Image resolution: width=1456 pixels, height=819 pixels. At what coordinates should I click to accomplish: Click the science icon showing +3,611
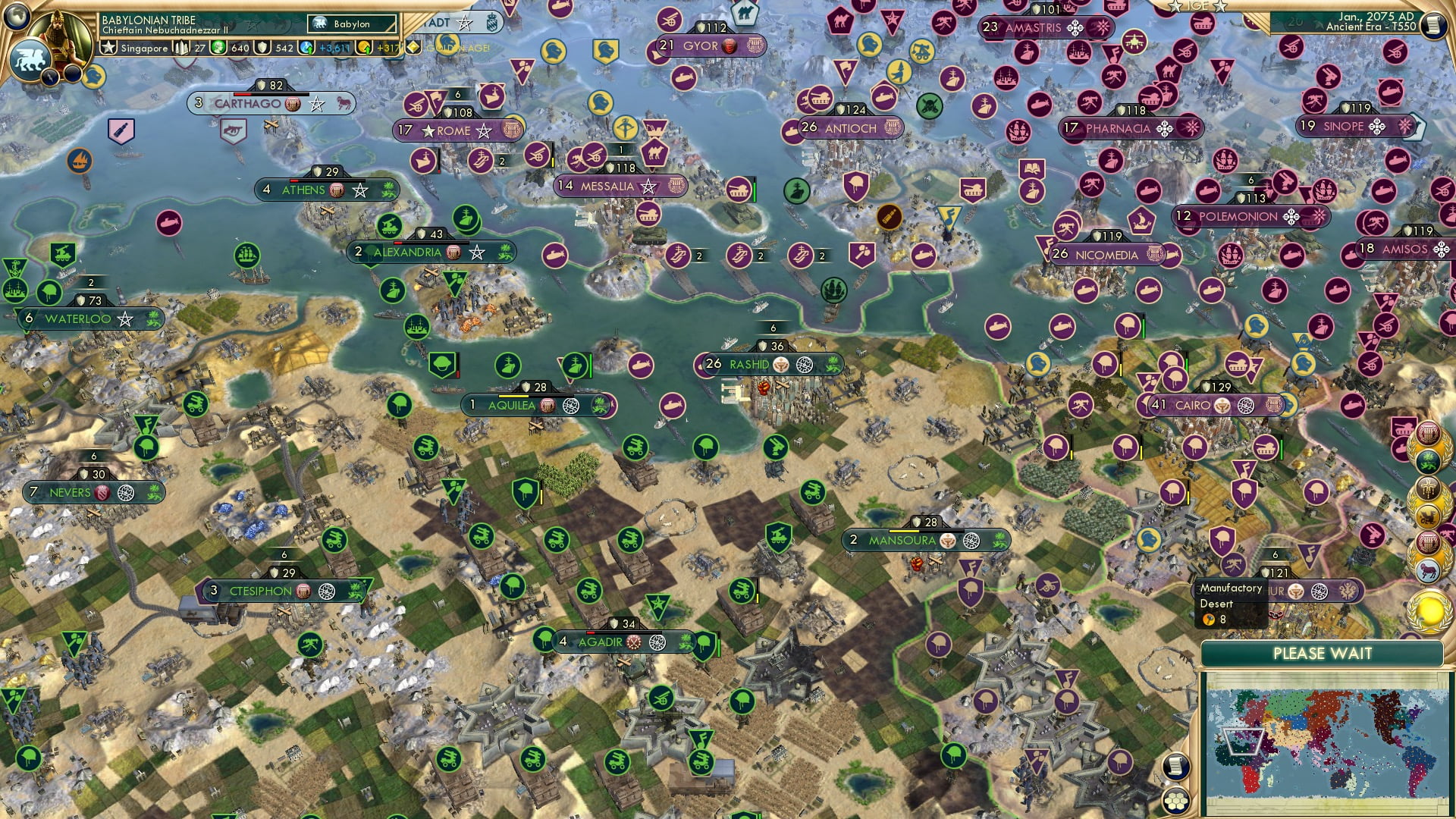coord(307,47)
